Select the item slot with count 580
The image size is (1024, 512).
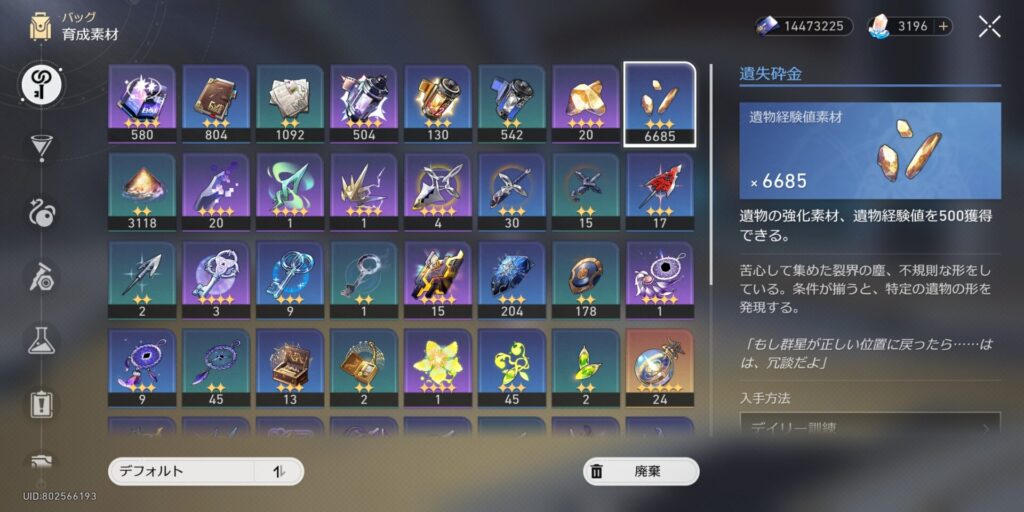pos(142,104)
